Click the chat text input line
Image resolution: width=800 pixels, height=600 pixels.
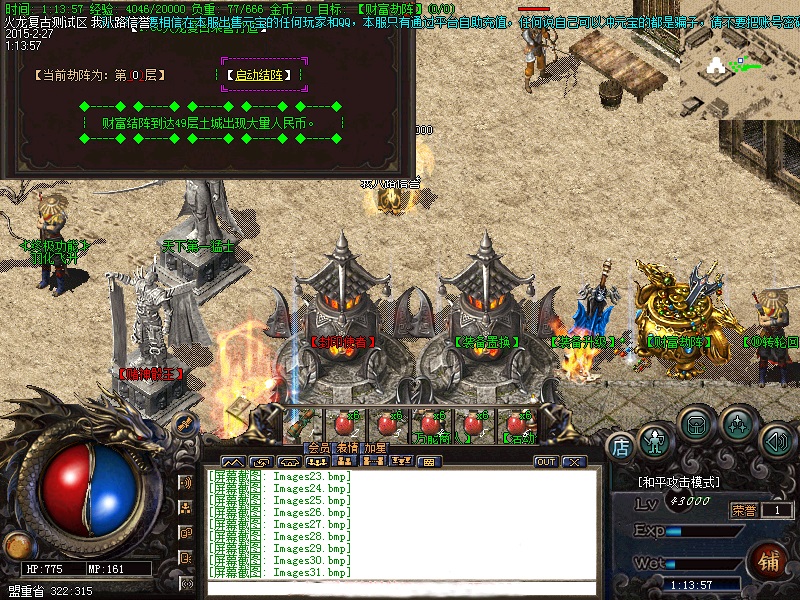point(400,588)
